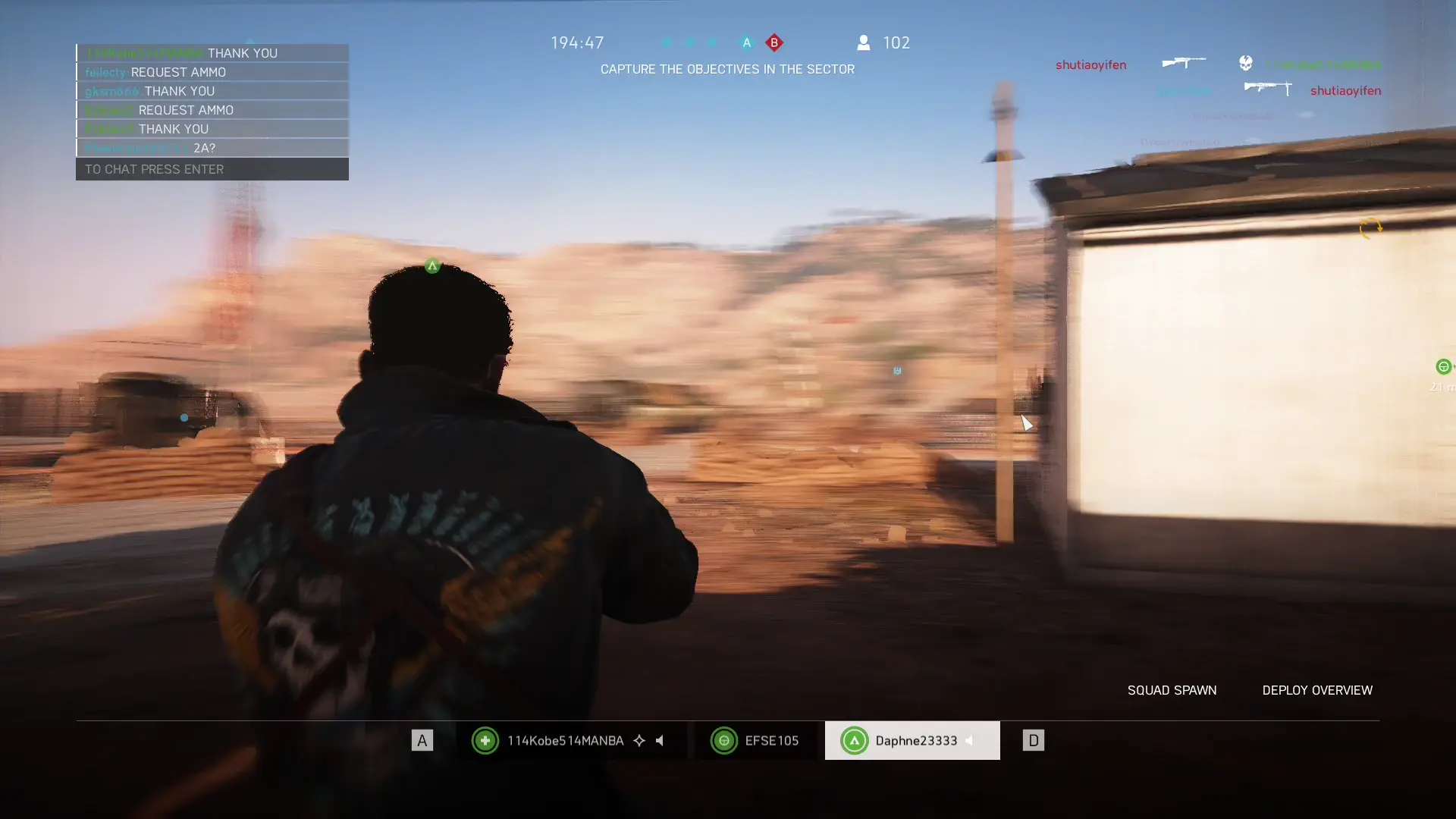
Task: Select the player count icon showing 102
Action: [x=864, y=43]
